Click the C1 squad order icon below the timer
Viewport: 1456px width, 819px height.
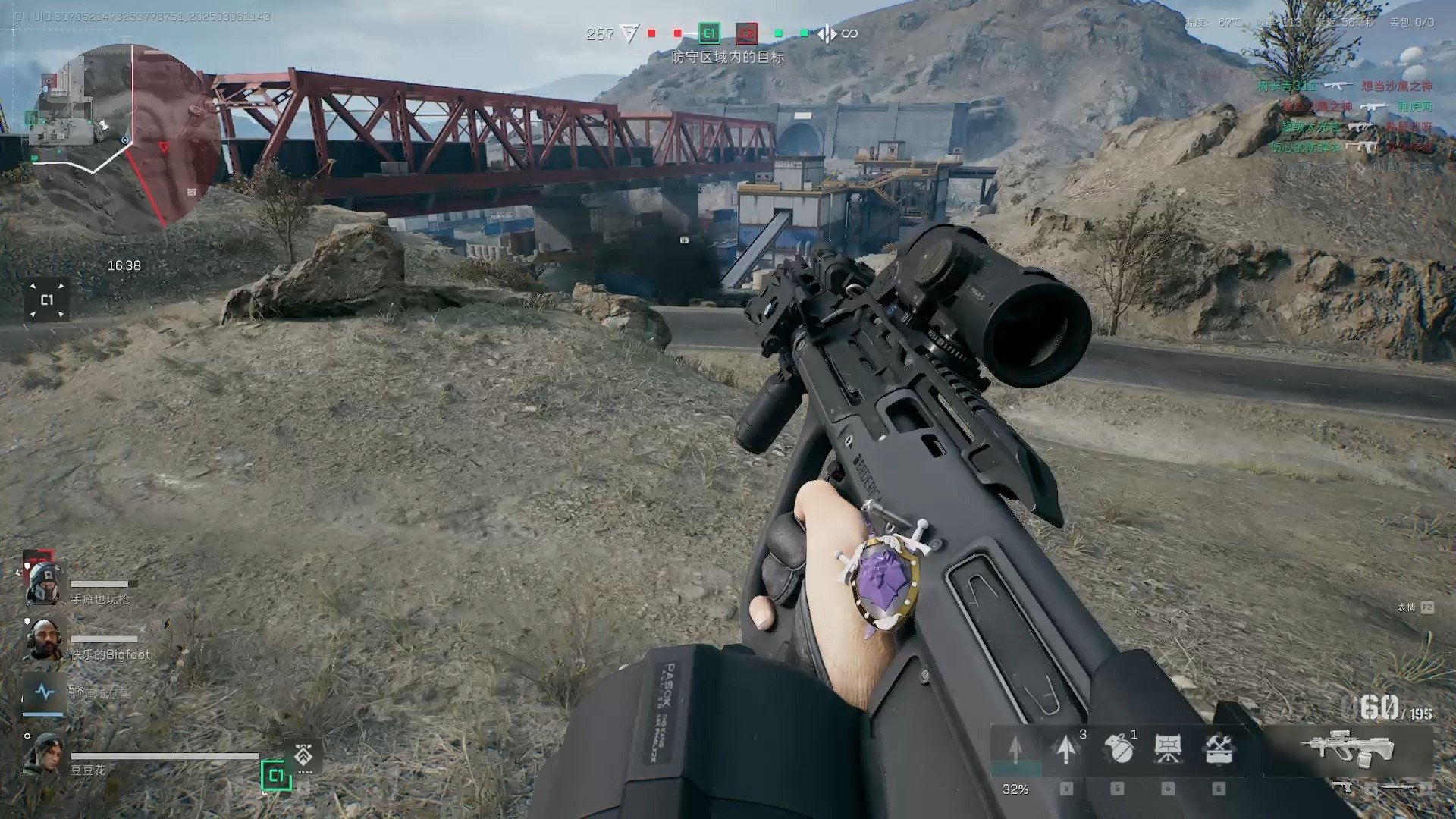pyautogui.click(x=47, y=300)
